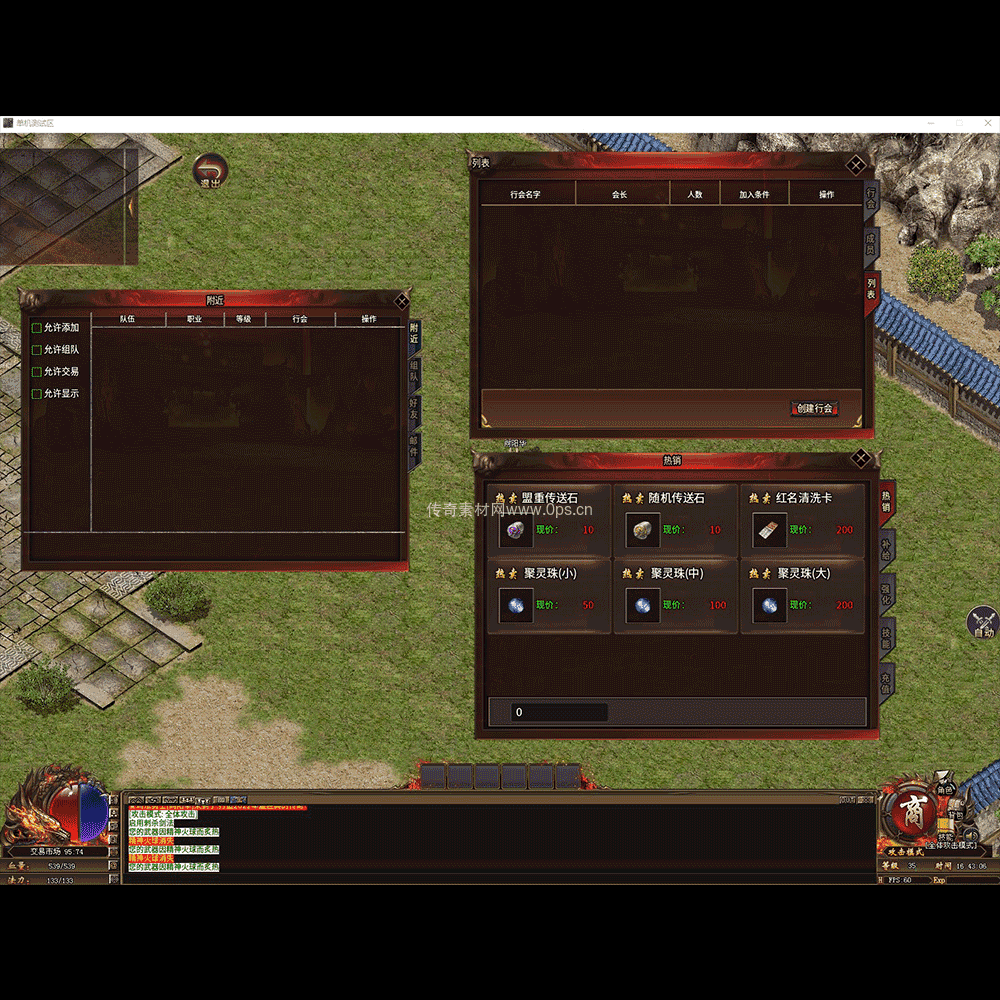Open the 强化 enhancement shop tab
The image size is (1000, 1000).
pos(886,592)
